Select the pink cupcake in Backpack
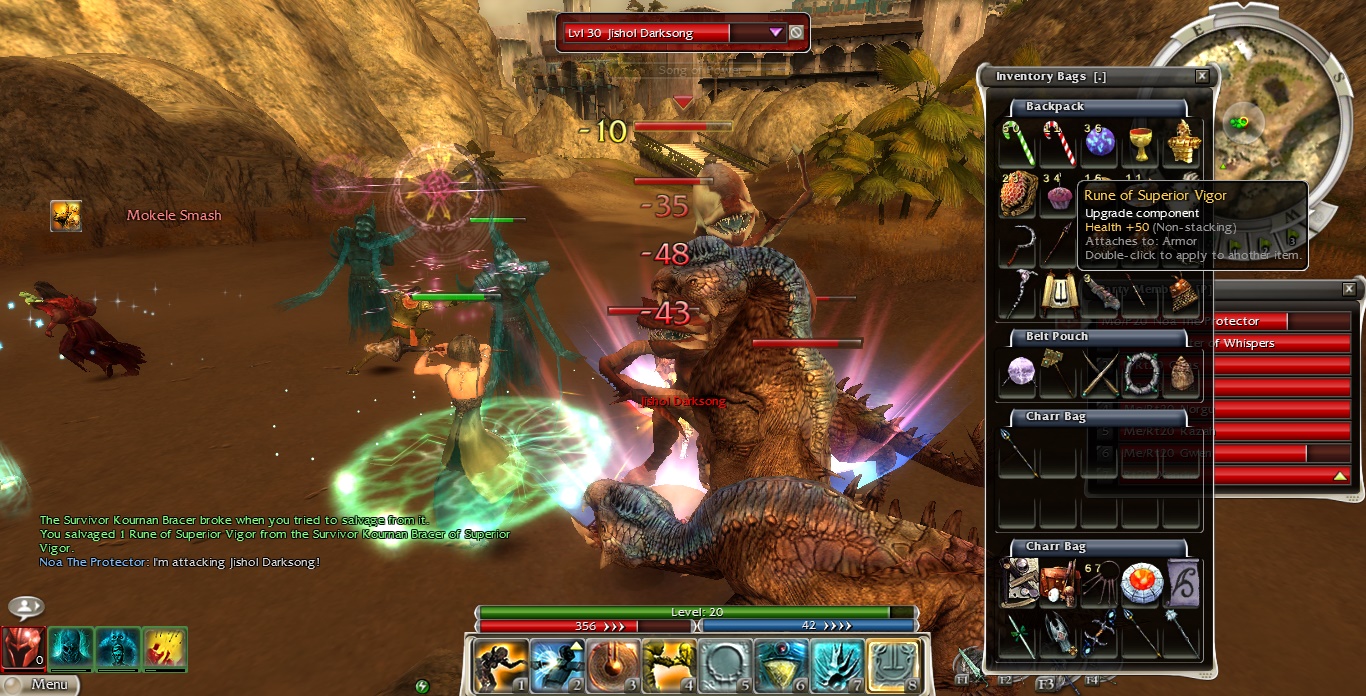 coord(1058,196)
